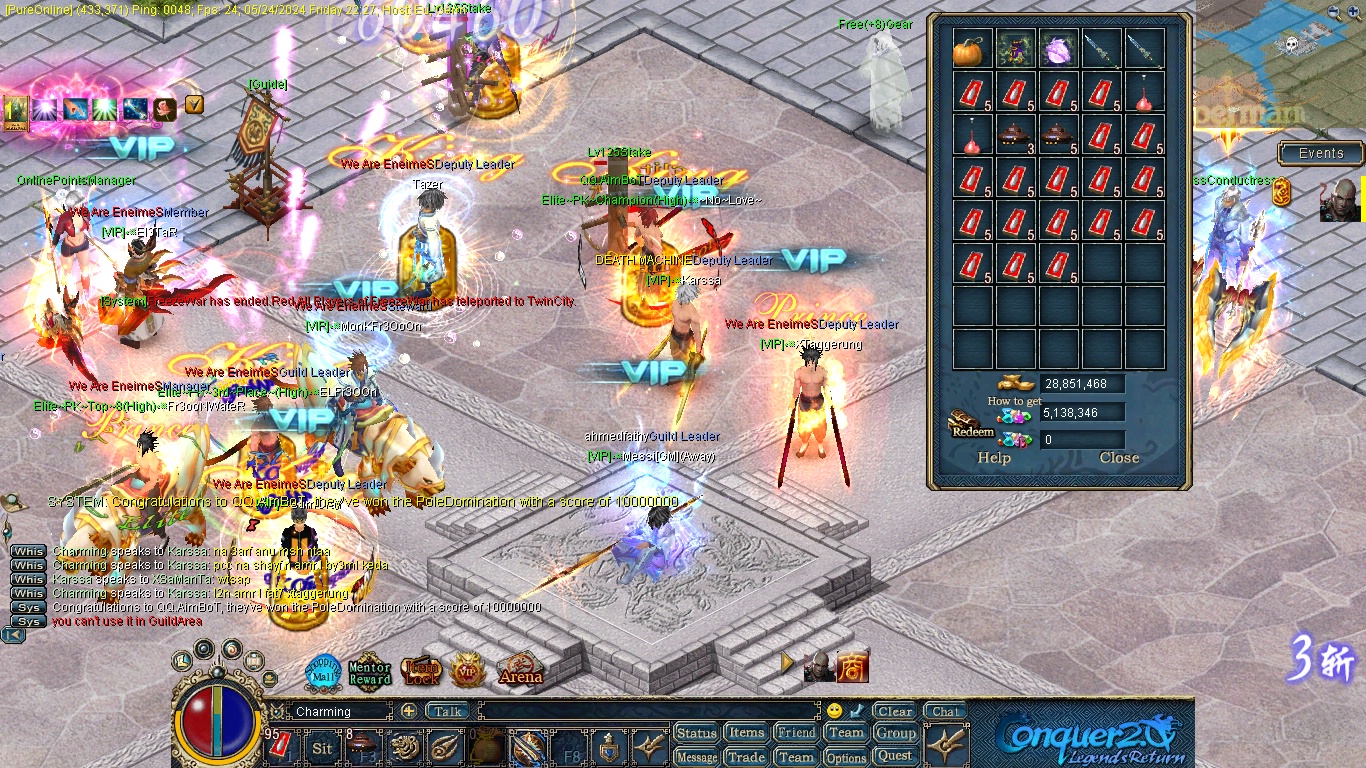Viewport: 1366px width, 768px height.
Task: Open the VIP emblem menu
Action: tap(468, 672)
